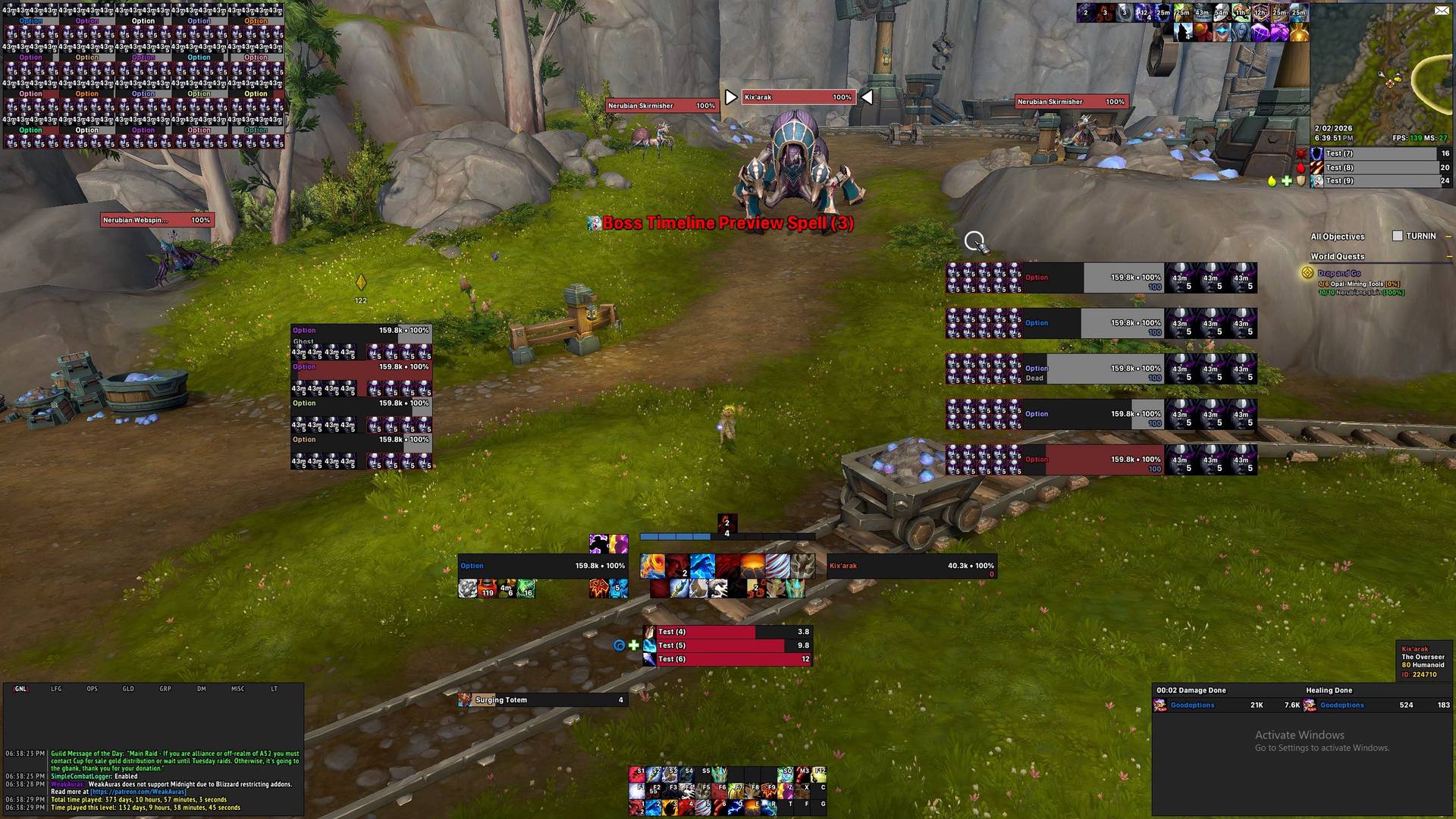Open the GLD chat tab
This screenshot has width=1456, height=819.
[x=128, y=689]
